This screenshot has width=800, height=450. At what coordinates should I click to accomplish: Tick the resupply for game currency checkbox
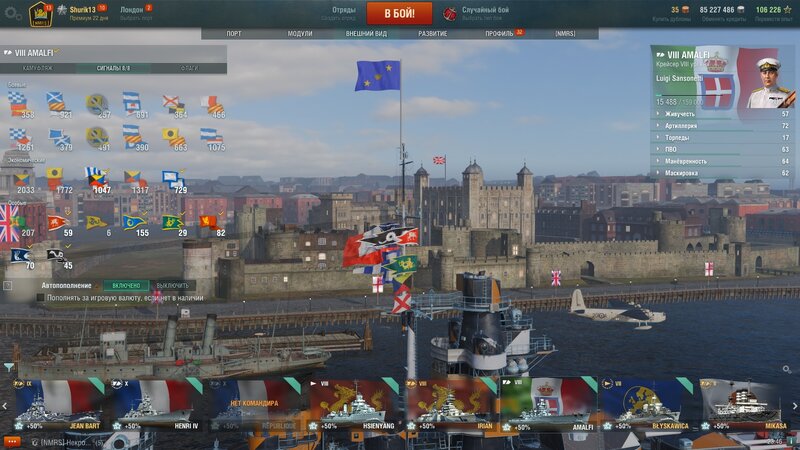coord(41,297)
